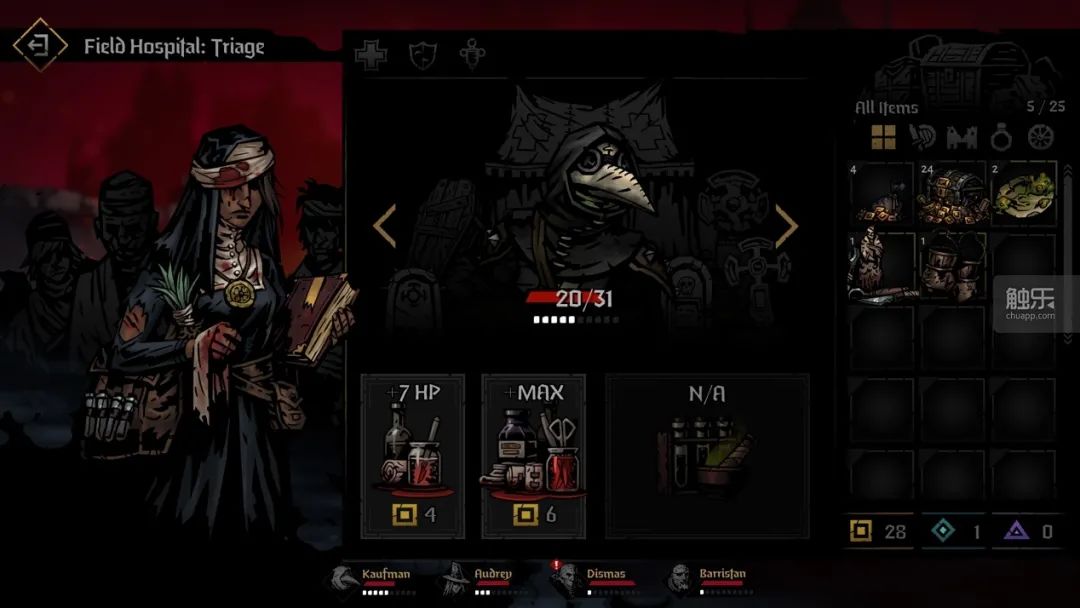Show the next hero
The height and width of the screenshot is (608, 1080).
pyautogui.click(x=786, y=226)
